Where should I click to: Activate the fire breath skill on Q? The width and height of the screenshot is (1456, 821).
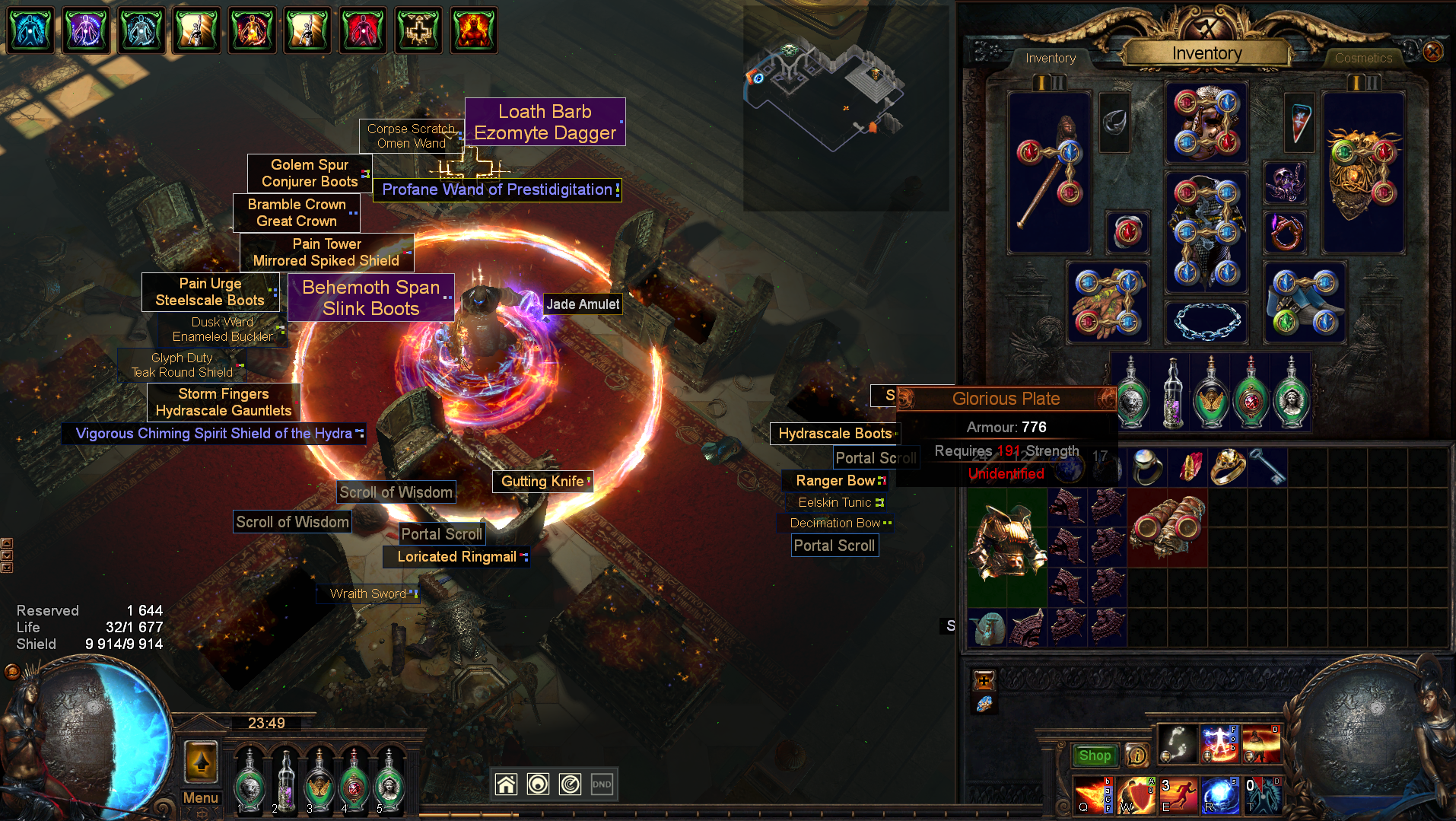point(1092,794)
